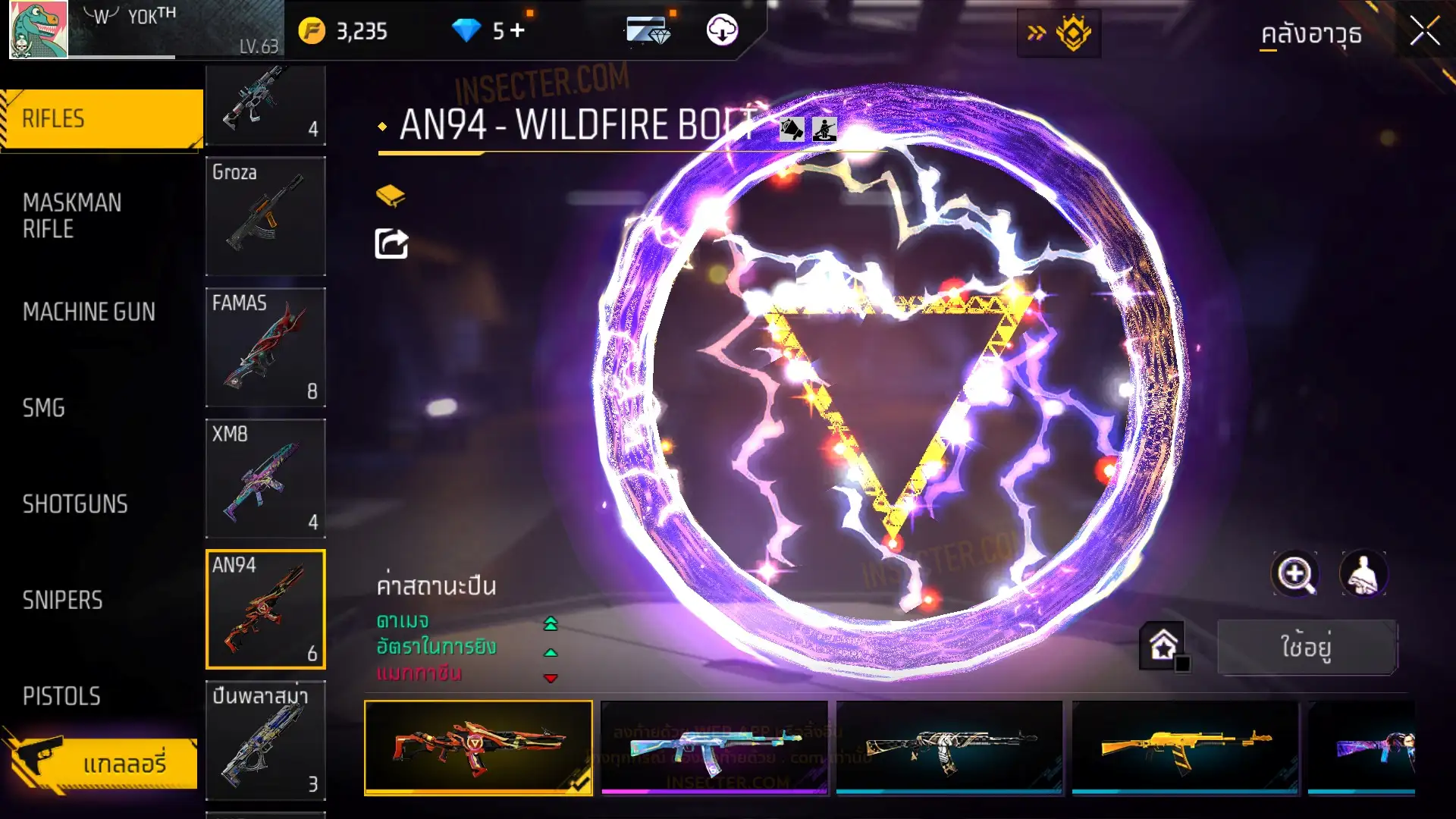Viewport: 1456px width, 819px height.
Task: Open the PISTOLS category
Action: click(x=61, y=696)
